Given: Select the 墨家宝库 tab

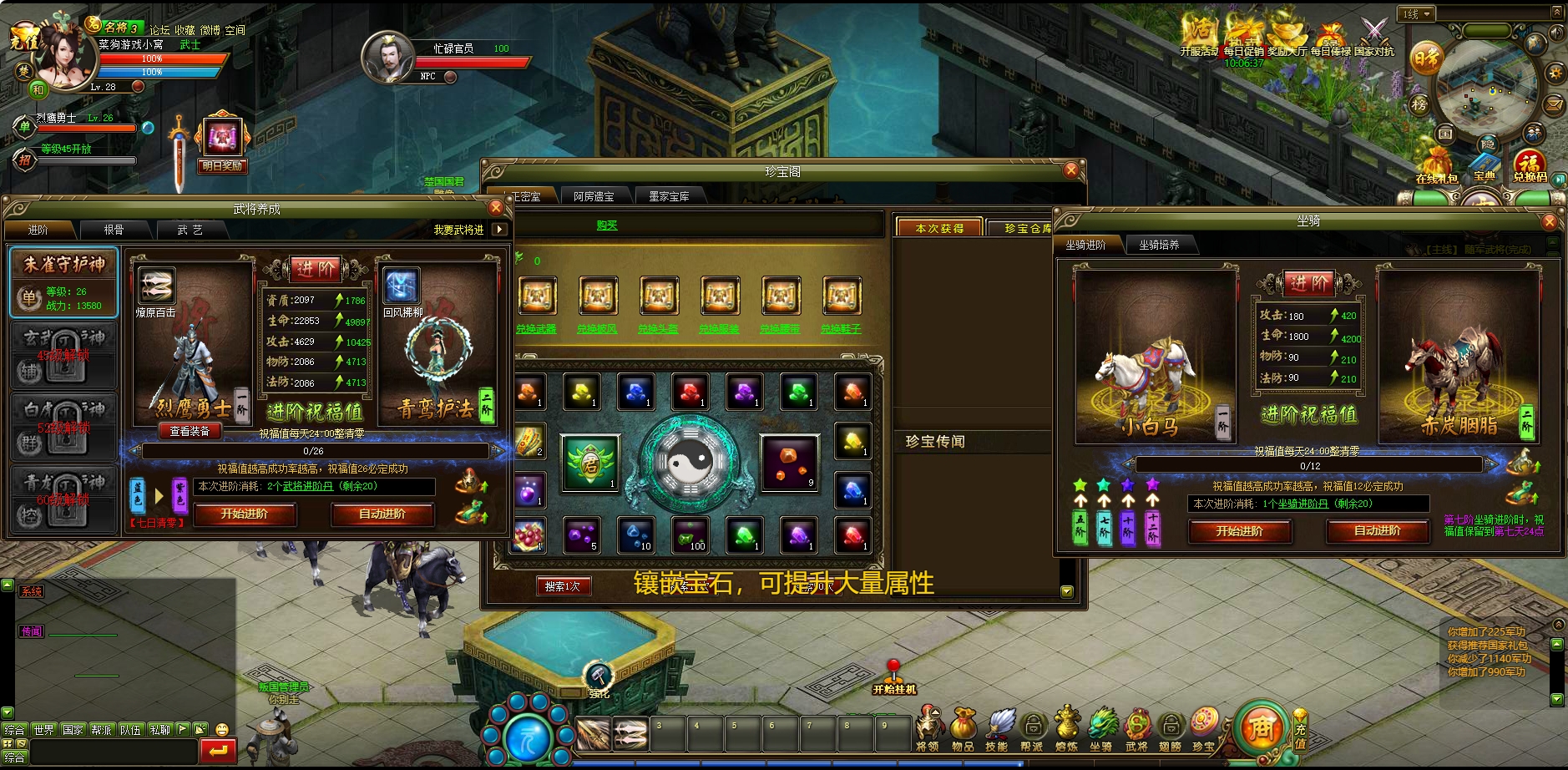Looking at the screenshot, I should tap(669, 197).
